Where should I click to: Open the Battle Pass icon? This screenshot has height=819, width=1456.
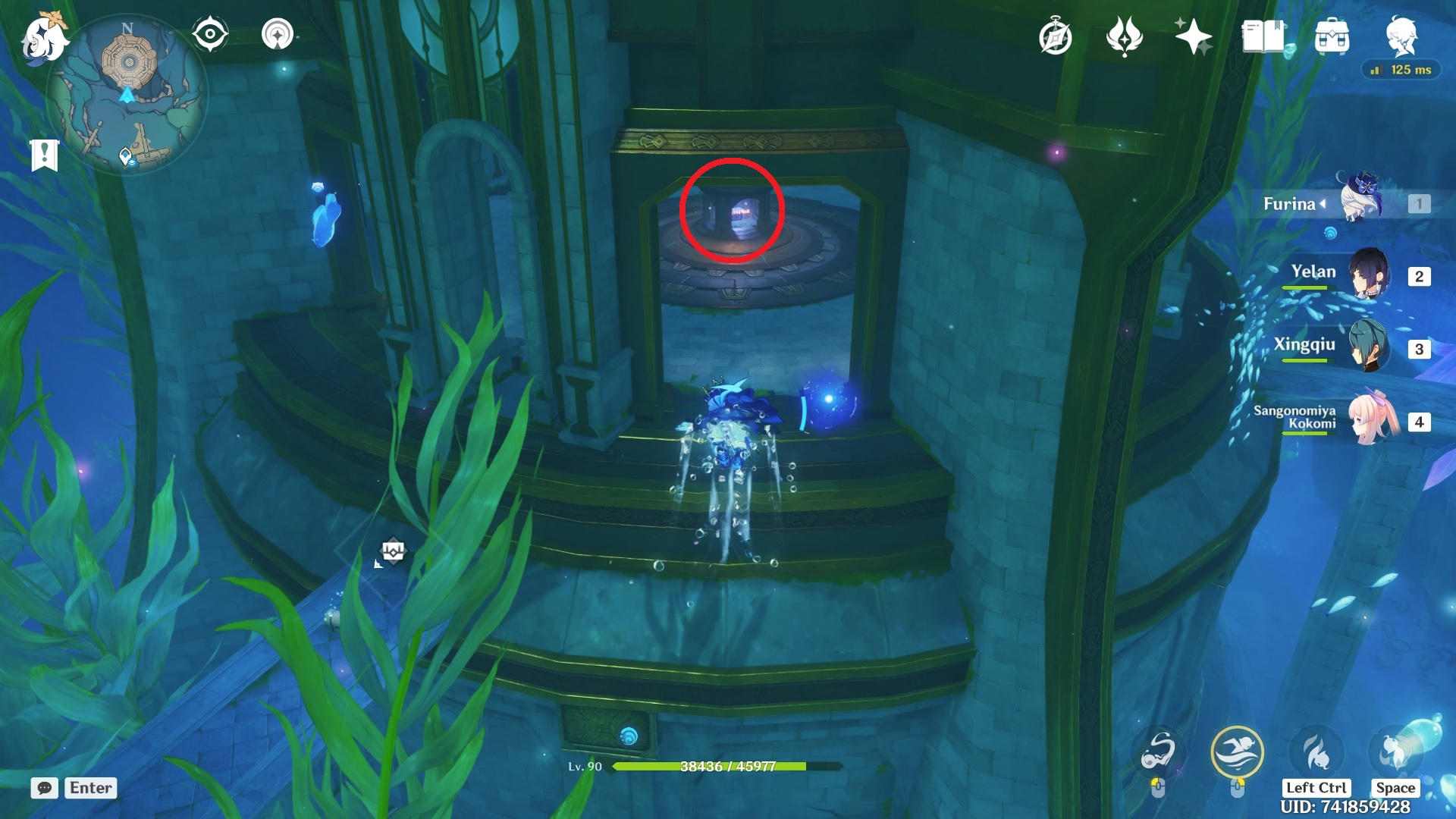[1124, 36]
